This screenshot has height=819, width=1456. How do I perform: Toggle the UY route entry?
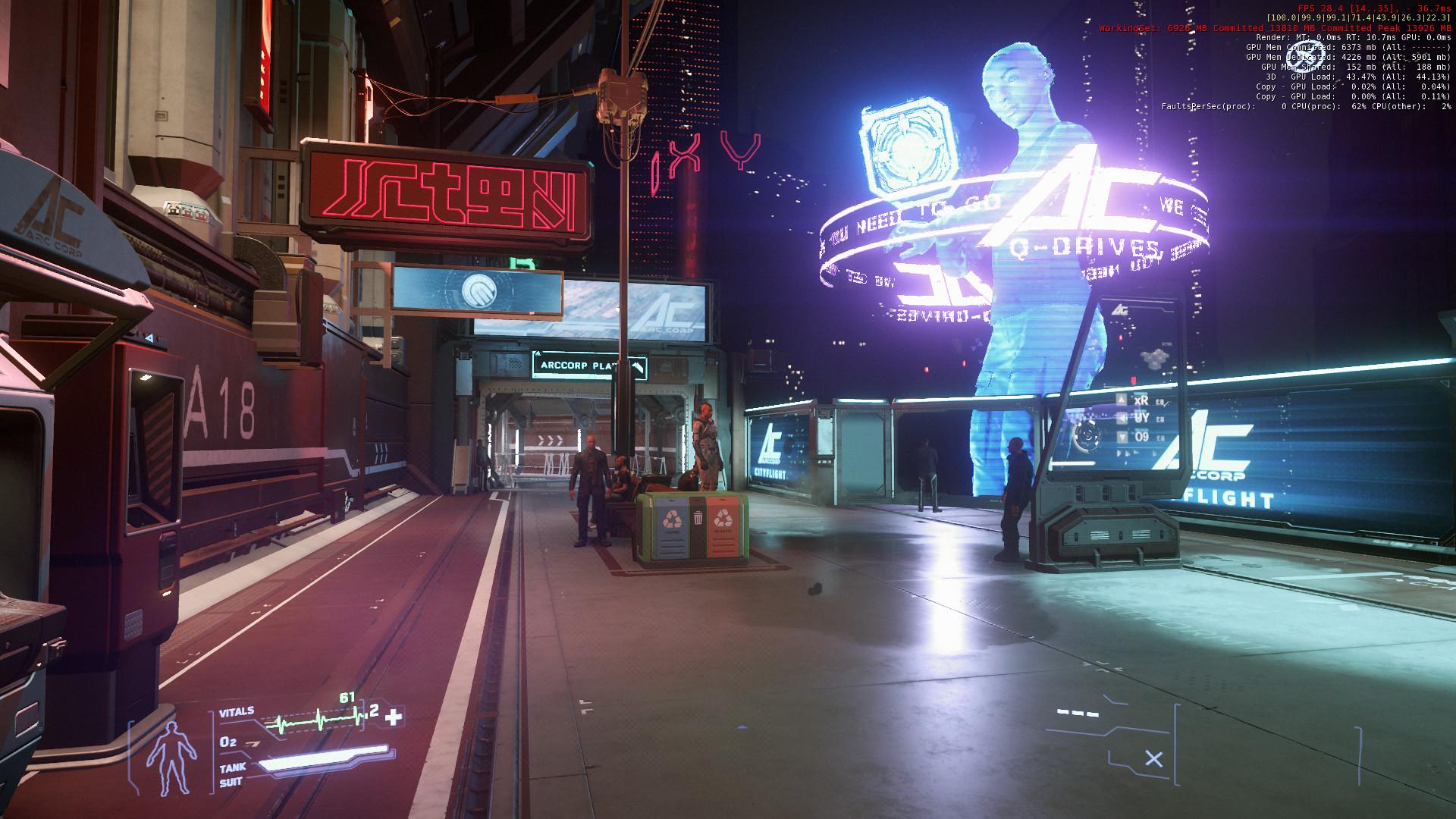click(x=1141, y=418)
